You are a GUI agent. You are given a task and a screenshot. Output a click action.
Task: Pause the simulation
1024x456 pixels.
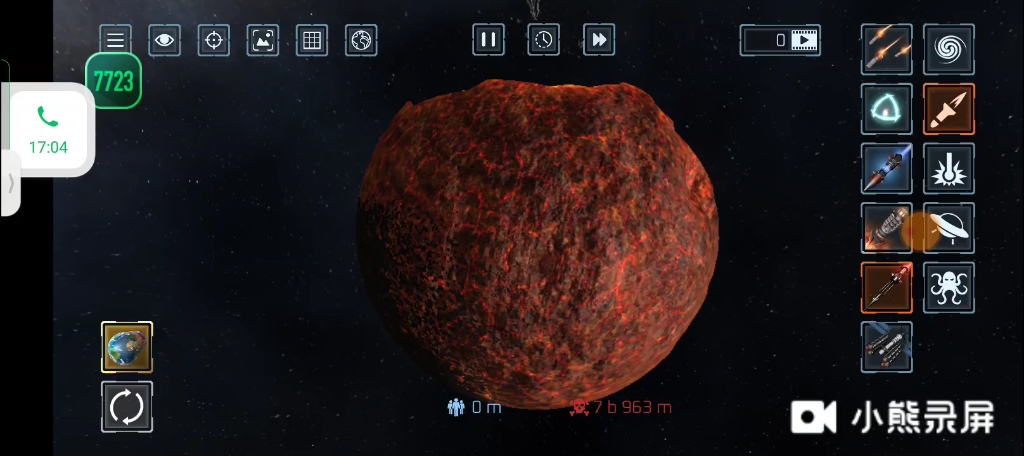488,40
